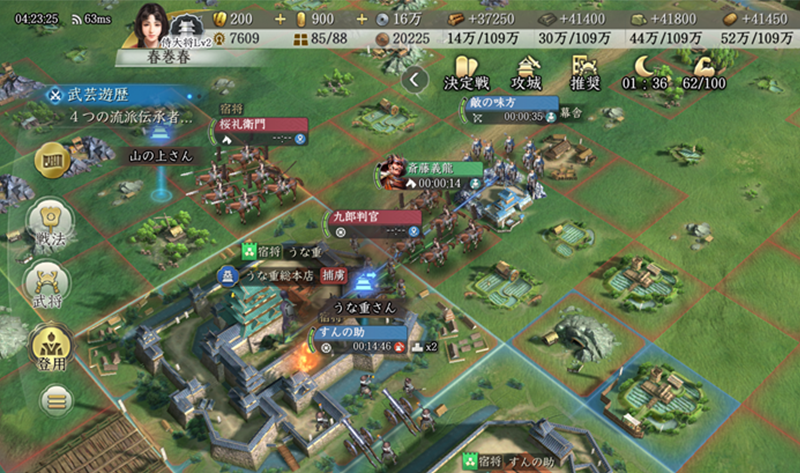Collapse the top menu with the left arrow
The height and width of the screenshot is (473, 800).
[416, 78]
